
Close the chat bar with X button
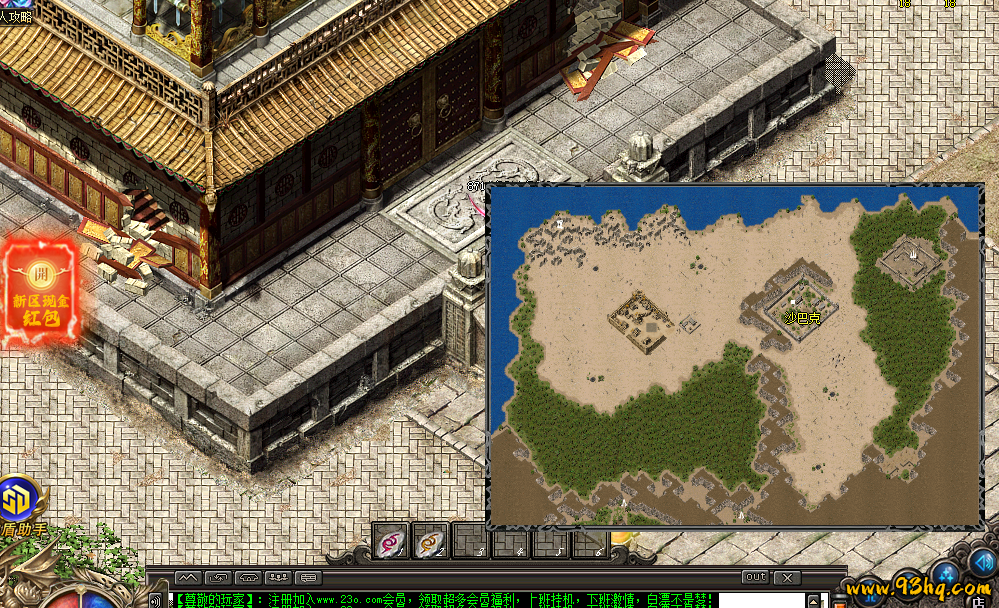(x=787, y=577)
